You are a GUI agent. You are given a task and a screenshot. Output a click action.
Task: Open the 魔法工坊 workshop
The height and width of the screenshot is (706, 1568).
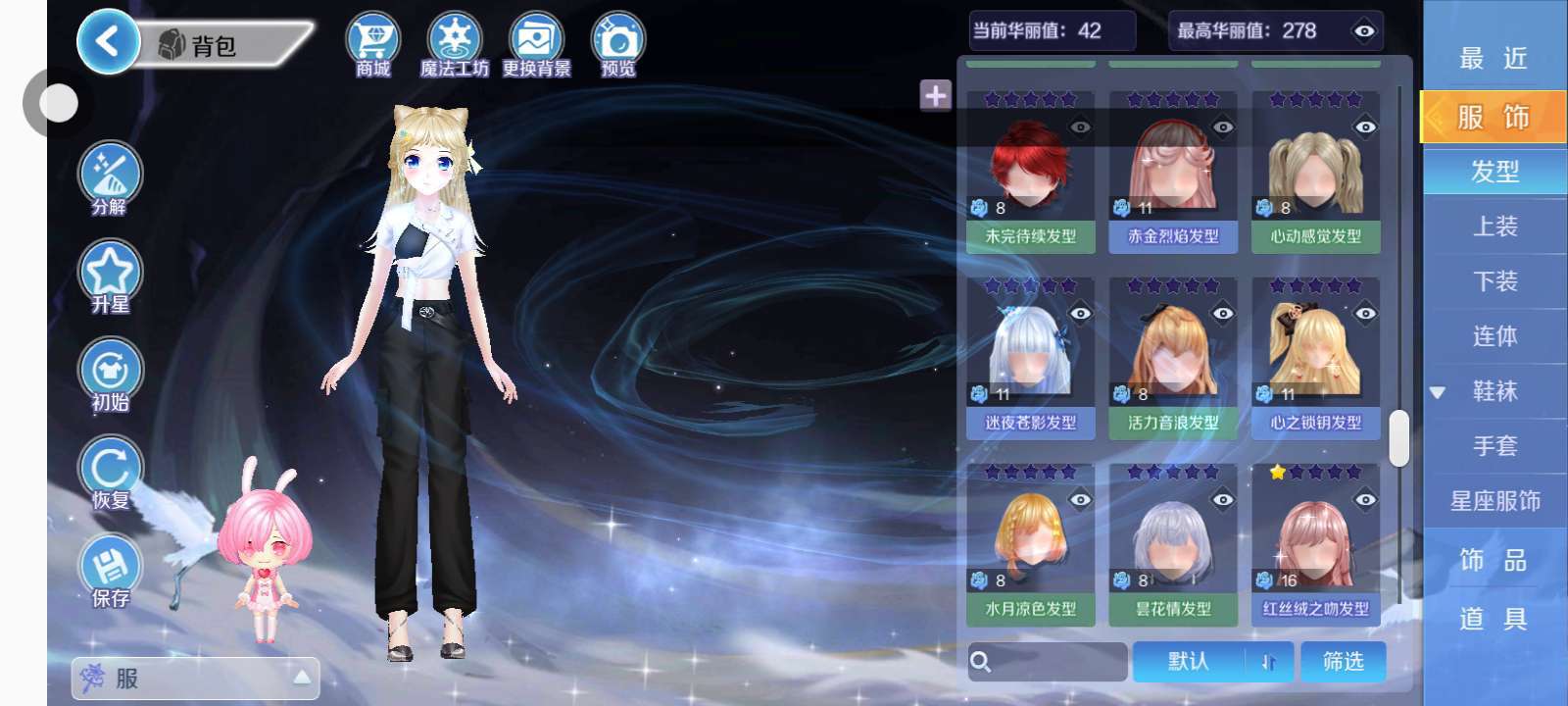pos(454,43)
